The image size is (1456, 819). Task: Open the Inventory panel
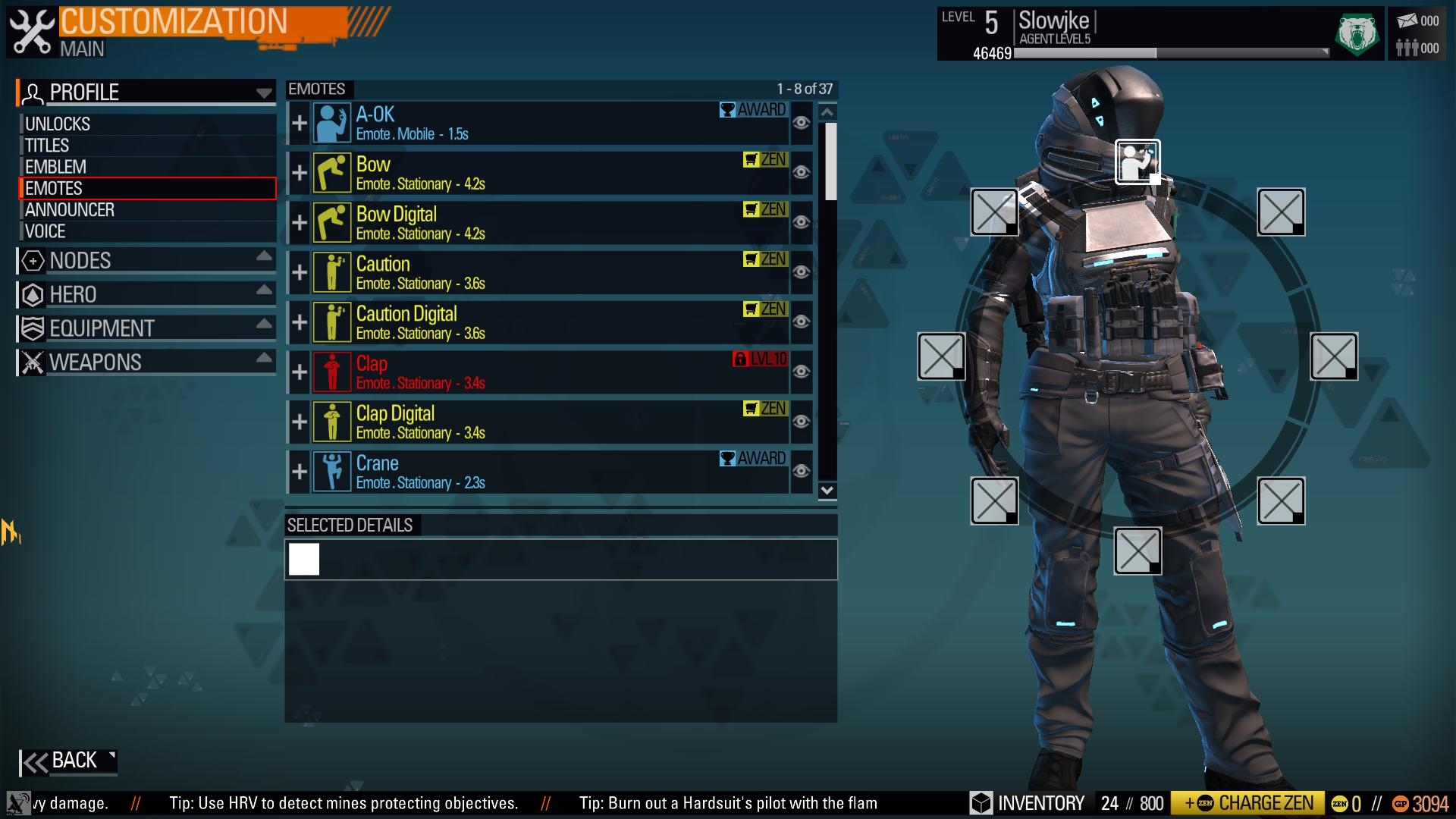1030,803
